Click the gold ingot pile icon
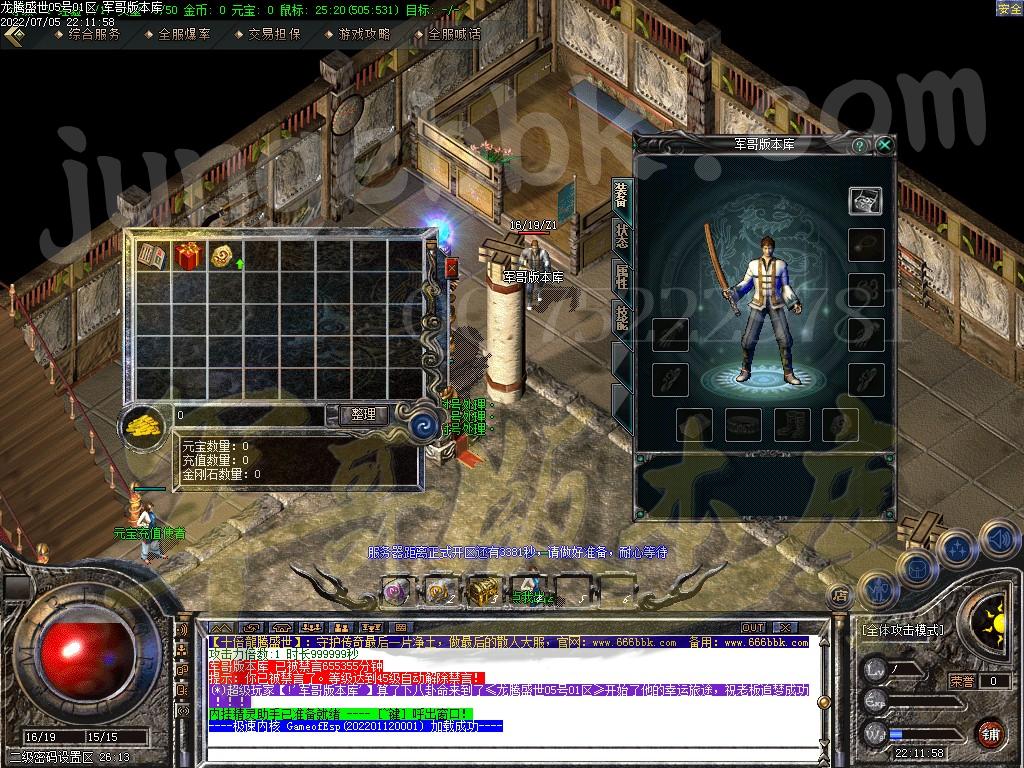Image resolution: width=1024 pixels, height=768 pixels. [x=146, y=424]
